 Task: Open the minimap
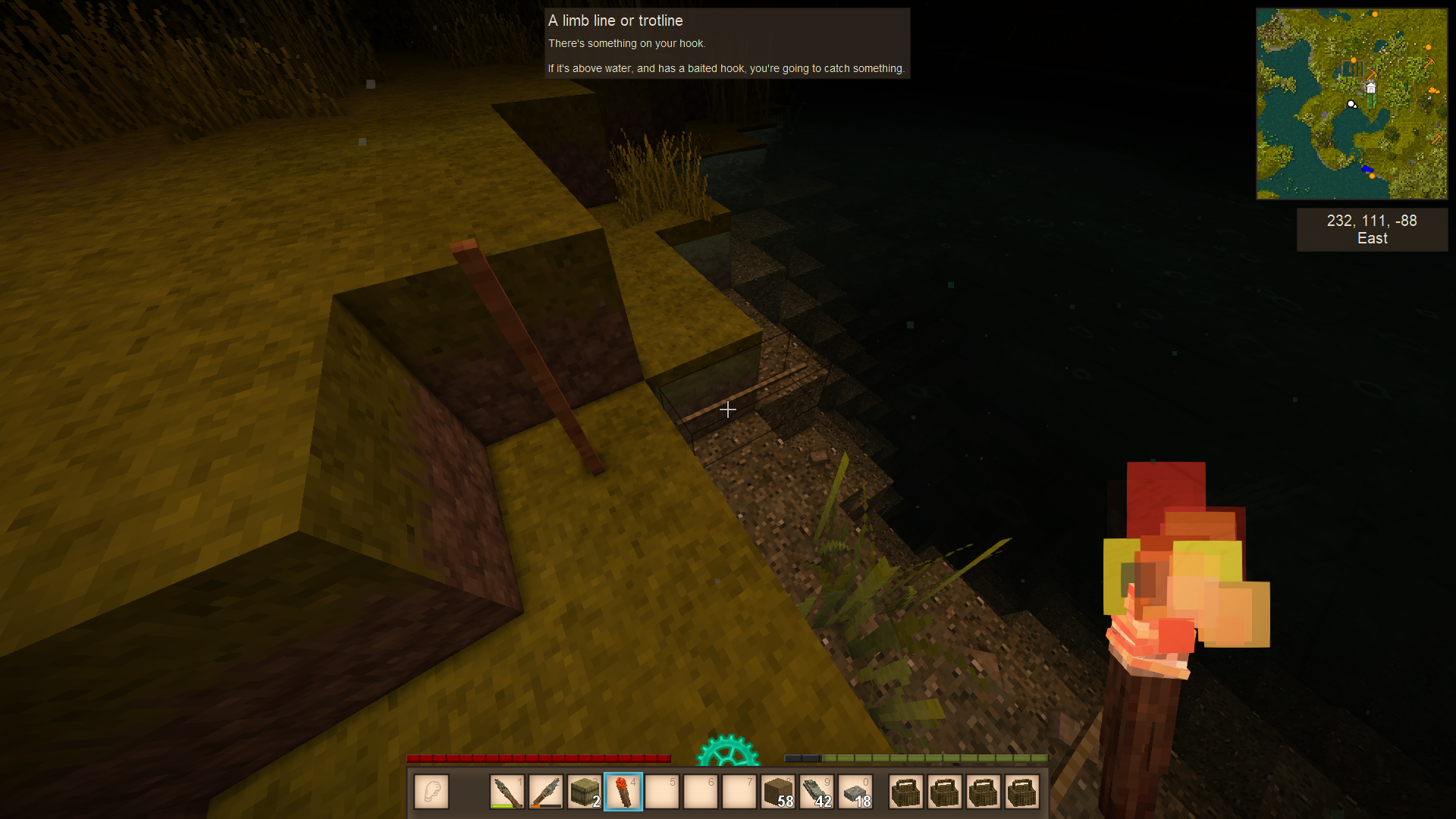(1351, 104)
